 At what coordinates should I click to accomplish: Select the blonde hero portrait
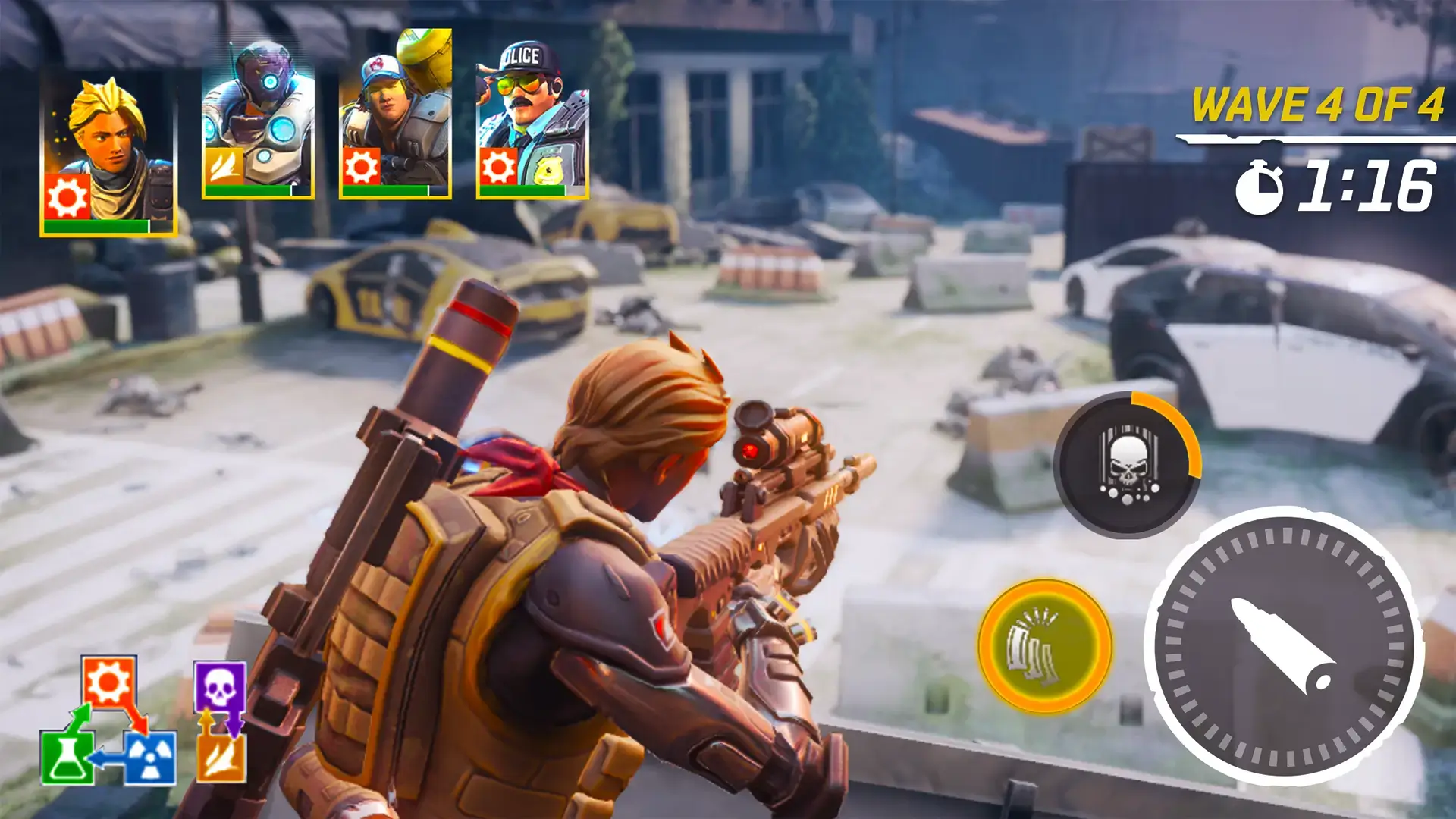108,156
